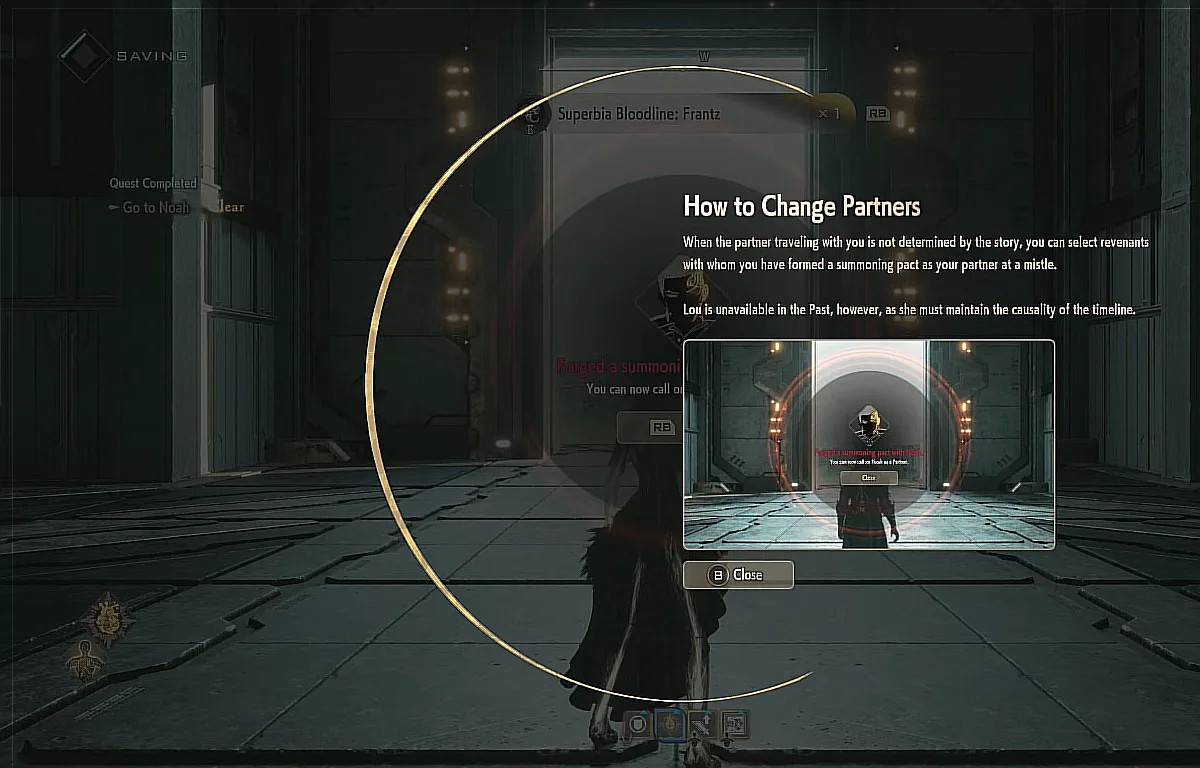Open the Go to Noah quest tracker entry
Image resolution: width=1200 pixels, height=768 pixels.
155,207
